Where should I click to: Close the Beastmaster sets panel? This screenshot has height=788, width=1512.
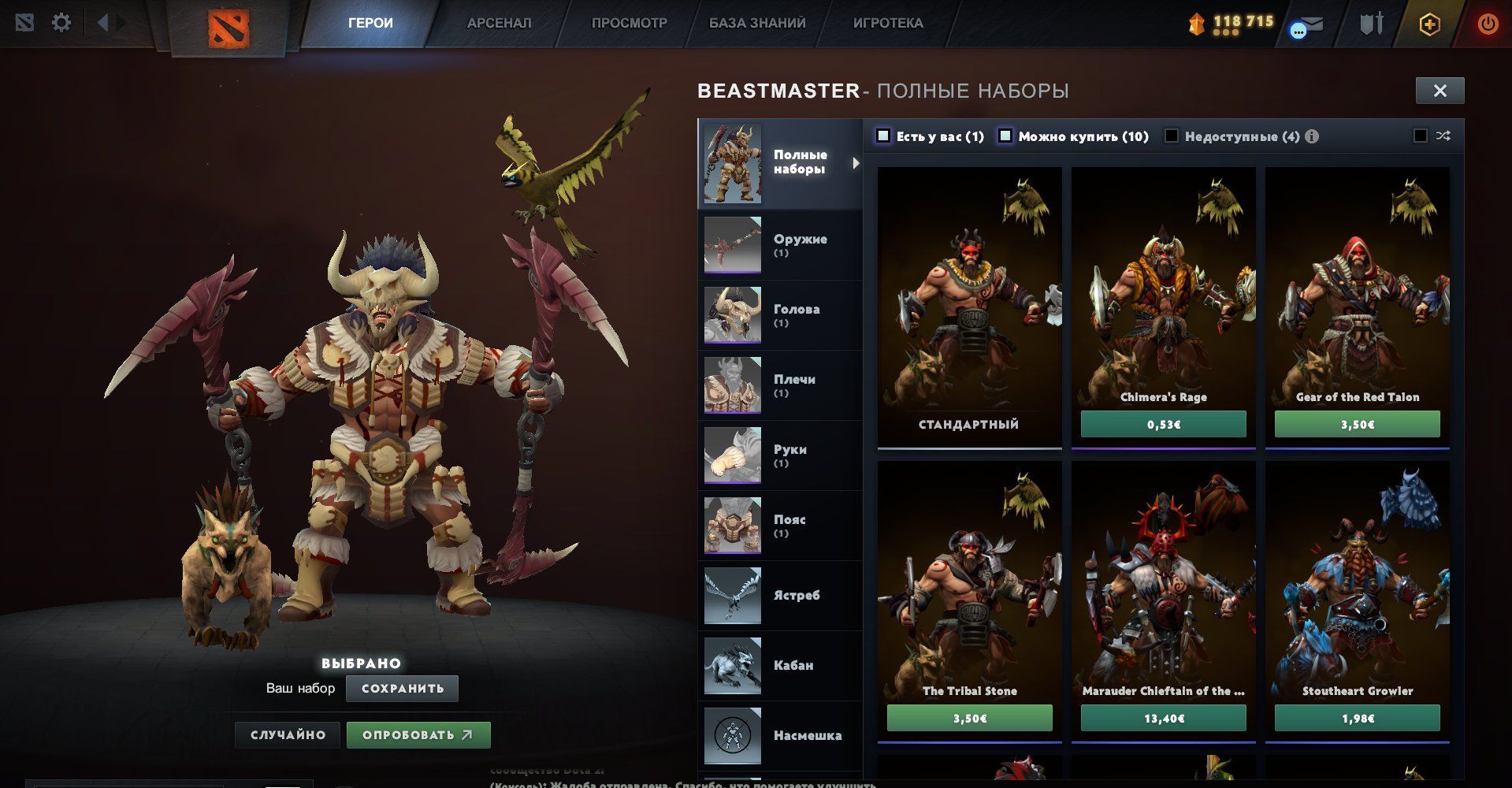1440,91
